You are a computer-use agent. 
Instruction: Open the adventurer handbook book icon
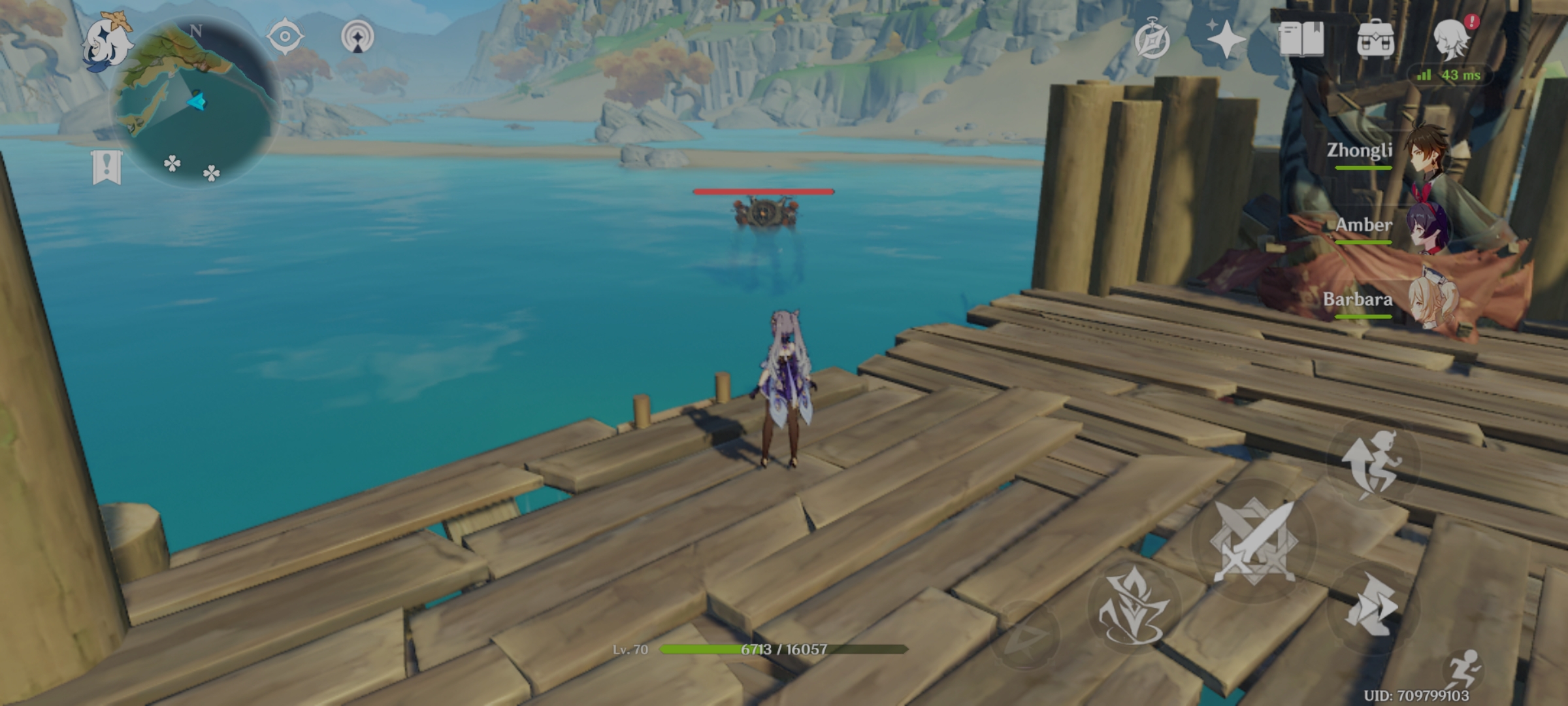tap(1301, 39)
